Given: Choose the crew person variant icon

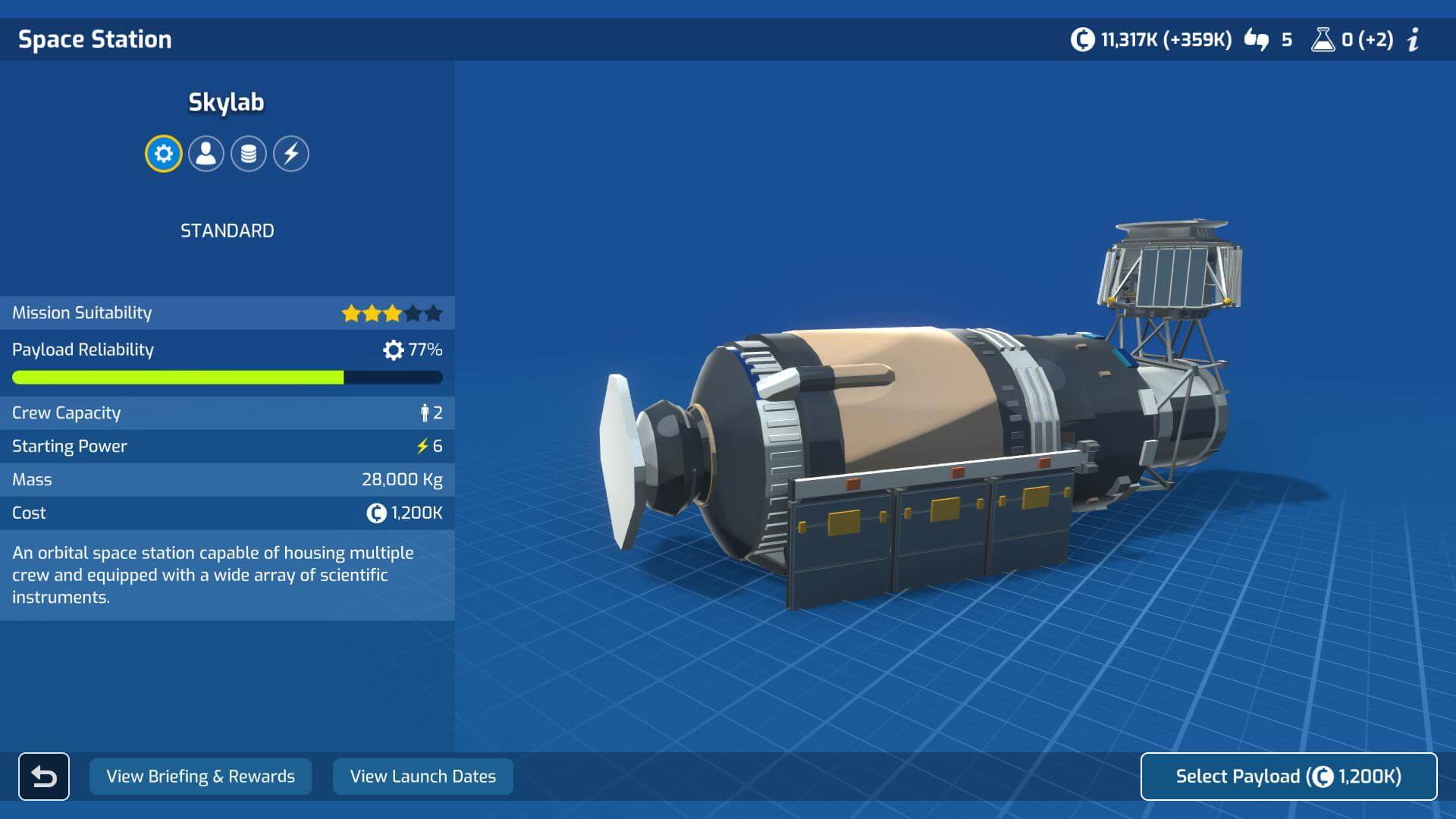Looking at the screenshot, I should 206,154.
